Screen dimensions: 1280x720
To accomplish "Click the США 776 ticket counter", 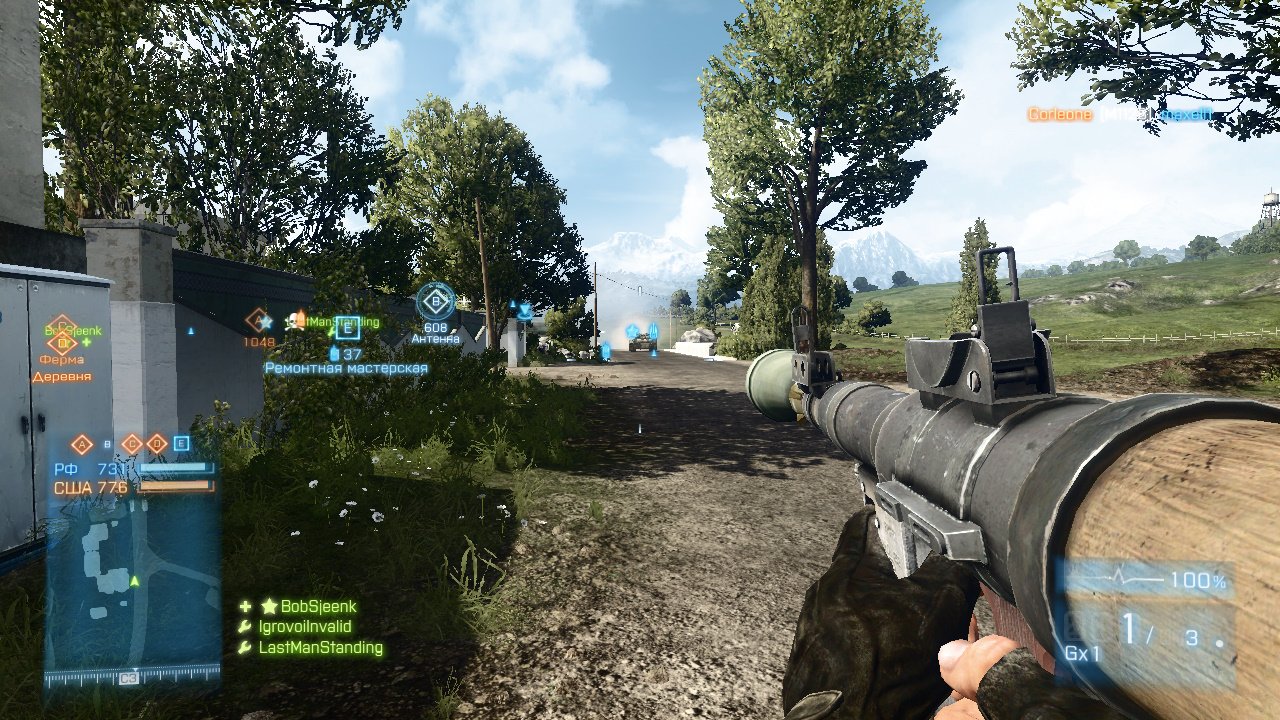I will tap(94, 487).
